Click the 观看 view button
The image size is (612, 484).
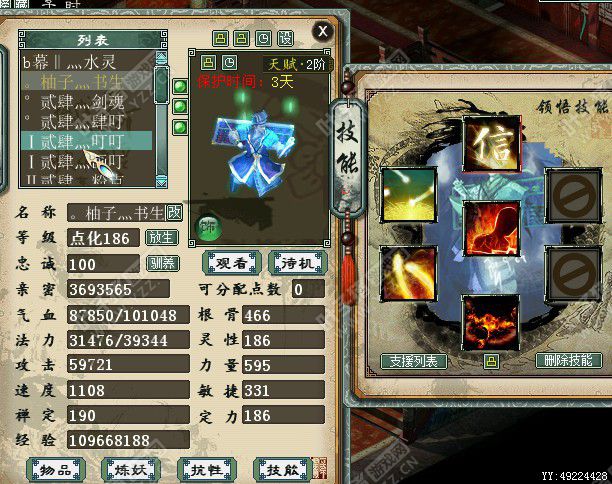pyautogui.click(x=232, y=262)
